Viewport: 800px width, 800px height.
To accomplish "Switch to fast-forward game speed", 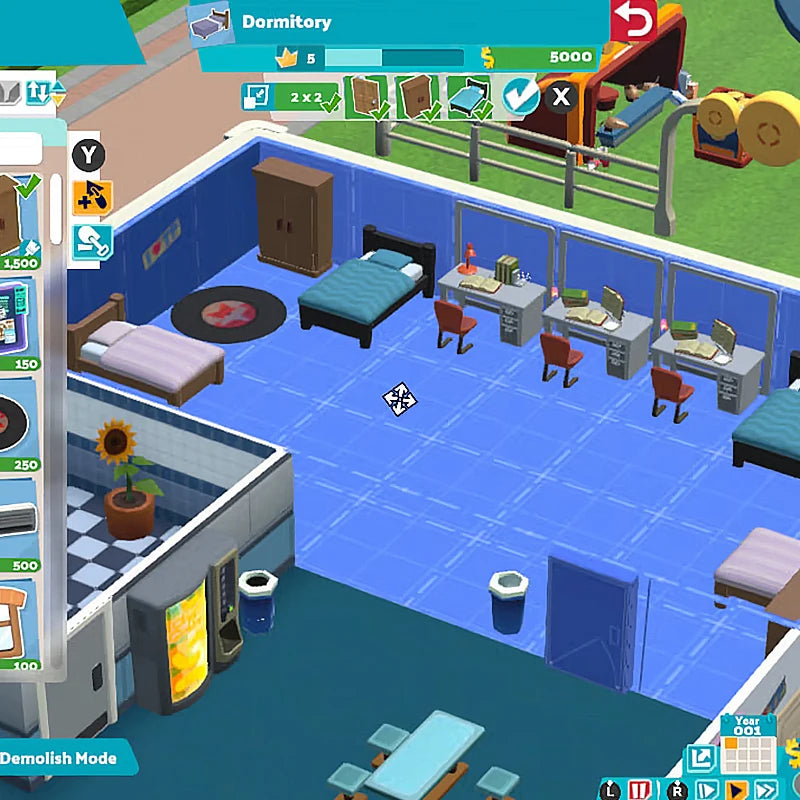I will pyautogui.click(x=767, y=789).
